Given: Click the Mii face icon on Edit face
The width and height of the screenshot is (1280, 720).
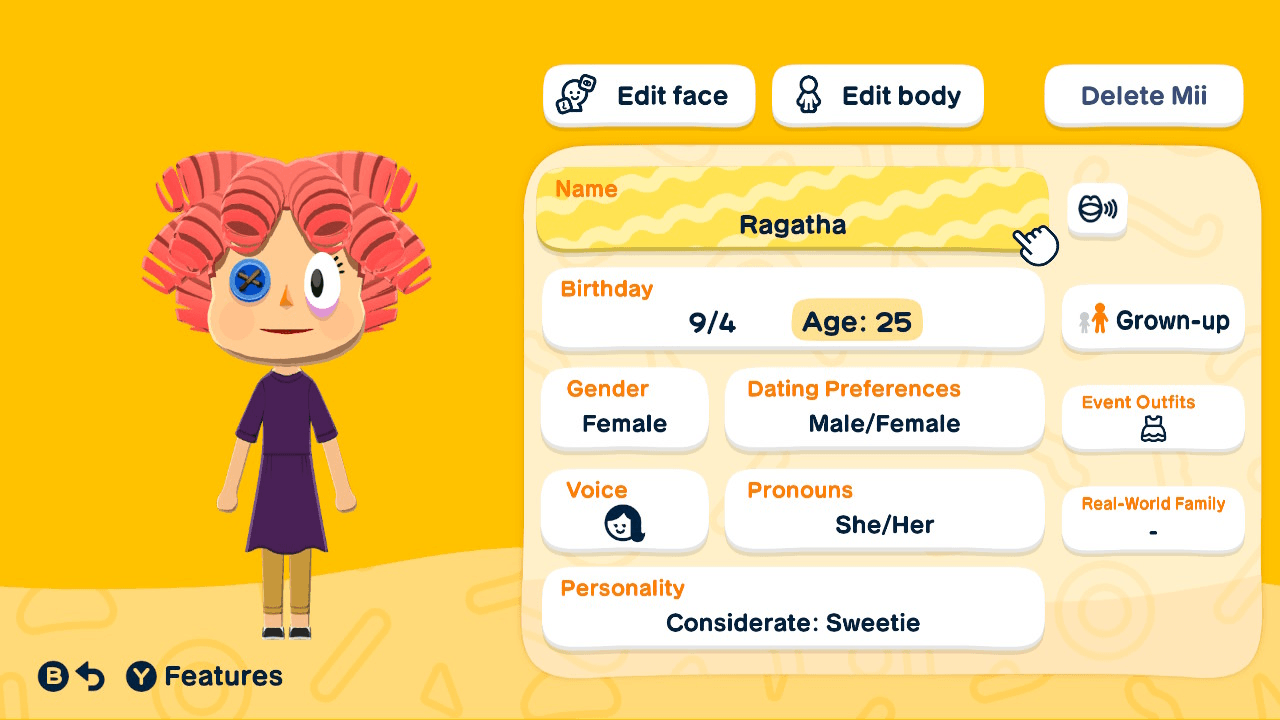Looking at the screenshot, I should coord(573,95).
